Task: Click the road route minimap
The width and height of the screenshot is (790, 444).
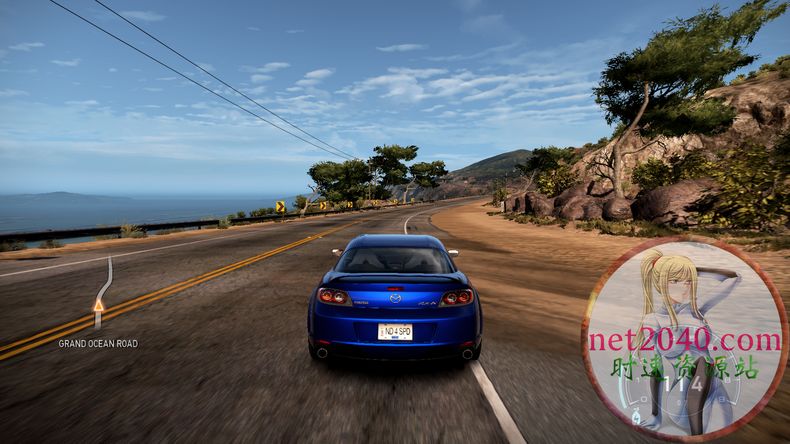Action: pyautogui.click(x=101, y=292)
